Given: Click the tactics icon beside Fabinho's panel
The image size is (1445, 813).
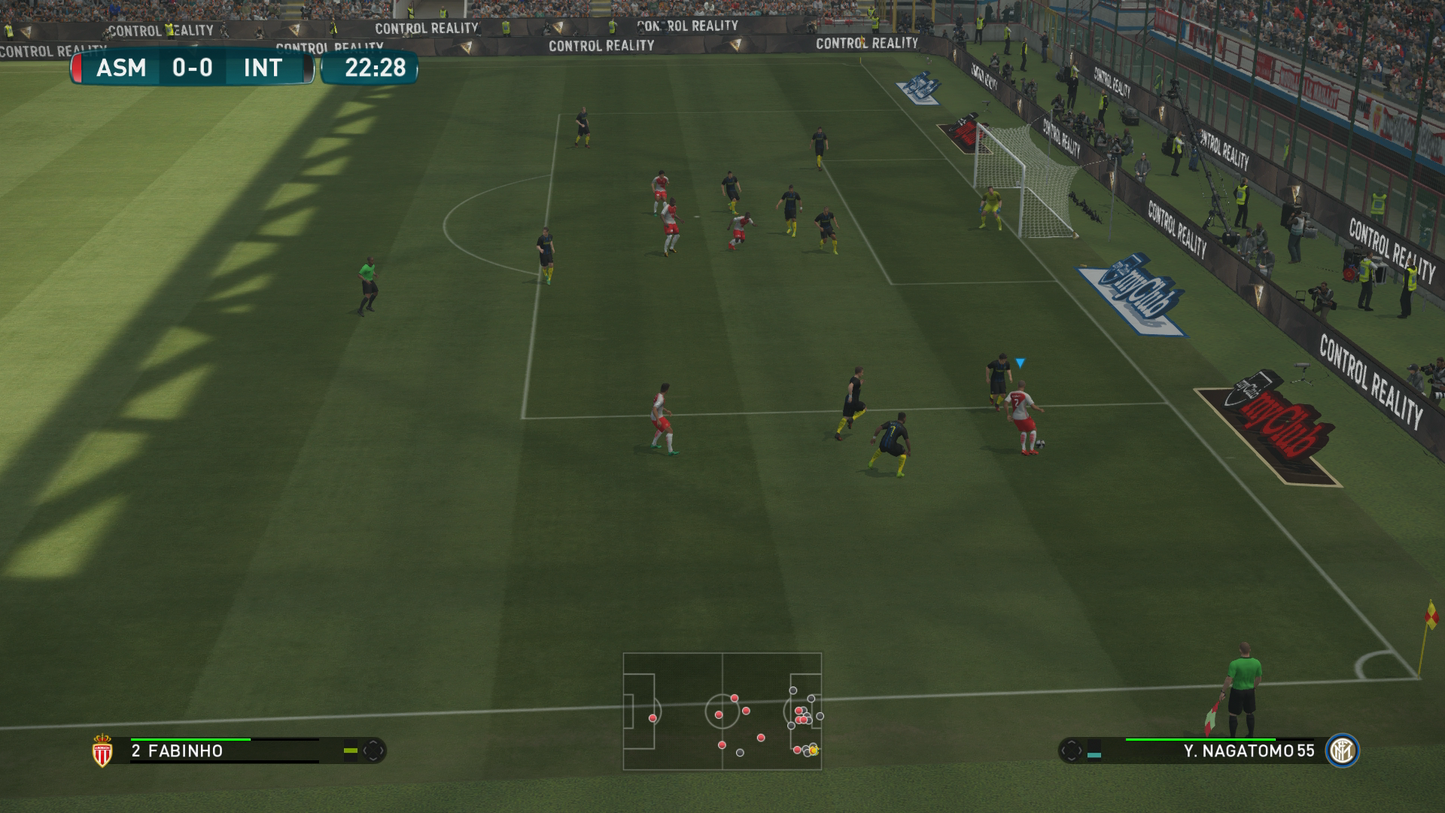Looking at the screenshot, I should 373,751.
